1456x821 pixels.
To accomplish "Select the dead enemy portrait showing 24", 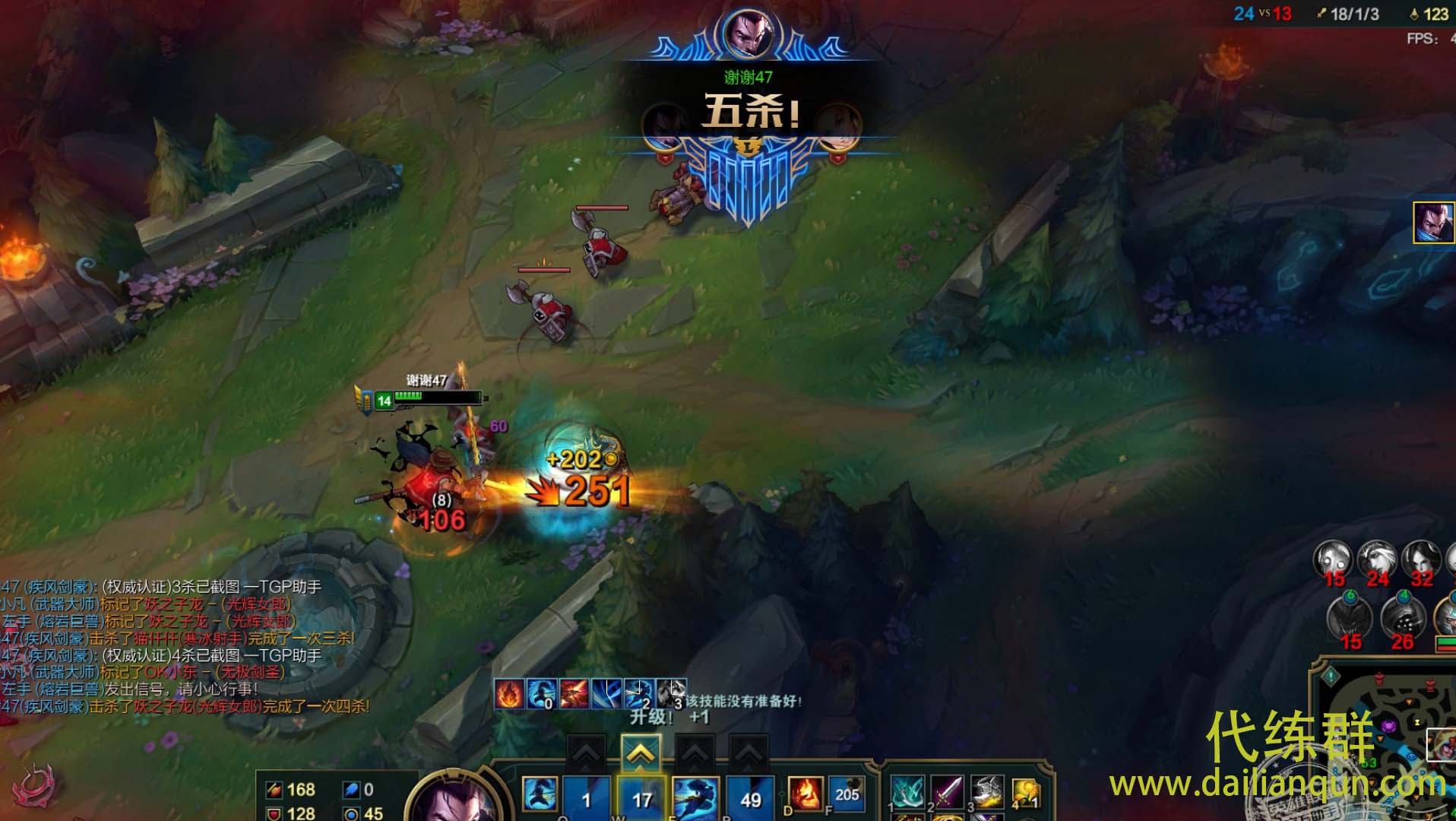I will coord(1377,564).
